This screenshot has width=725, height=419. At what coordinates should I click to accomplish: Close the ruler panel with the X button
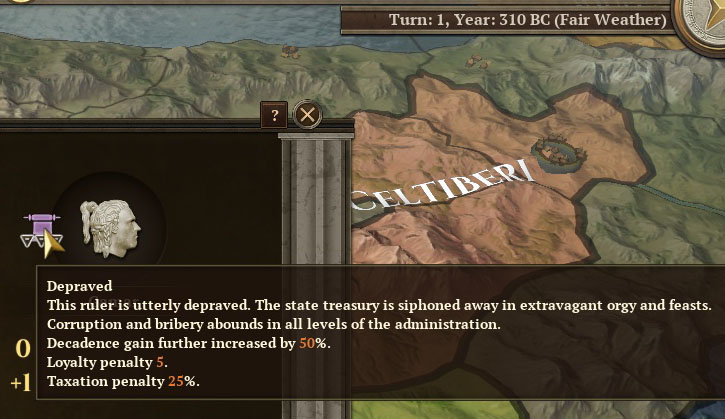pos(308,115)
